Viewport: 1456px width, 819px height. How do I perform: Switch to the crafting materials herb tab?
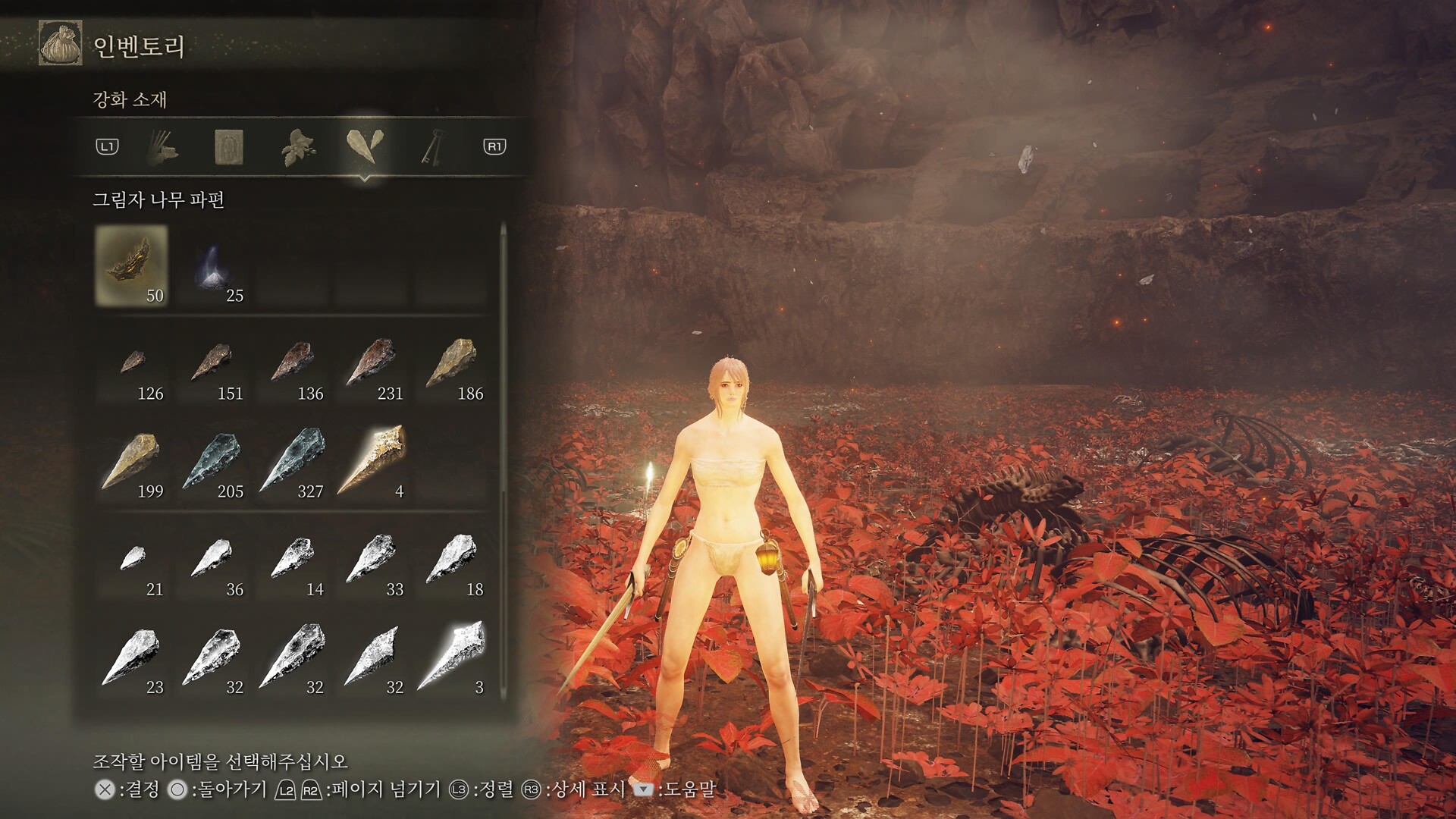(297, 146)
